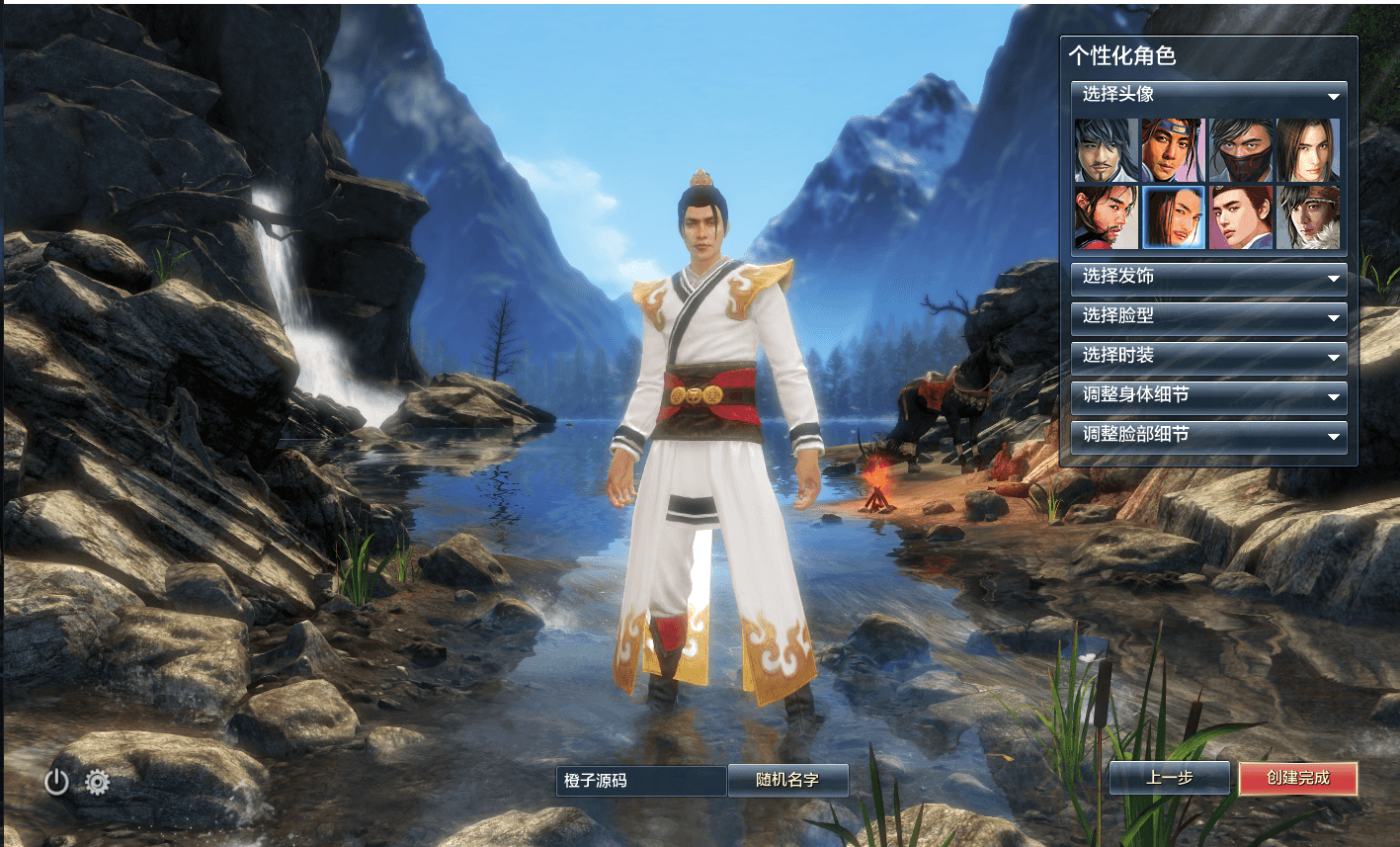Expand the 调整脸部细节 face detail panel
The width and height of the screenshot is (1400, 847).
click(1207, 437)
